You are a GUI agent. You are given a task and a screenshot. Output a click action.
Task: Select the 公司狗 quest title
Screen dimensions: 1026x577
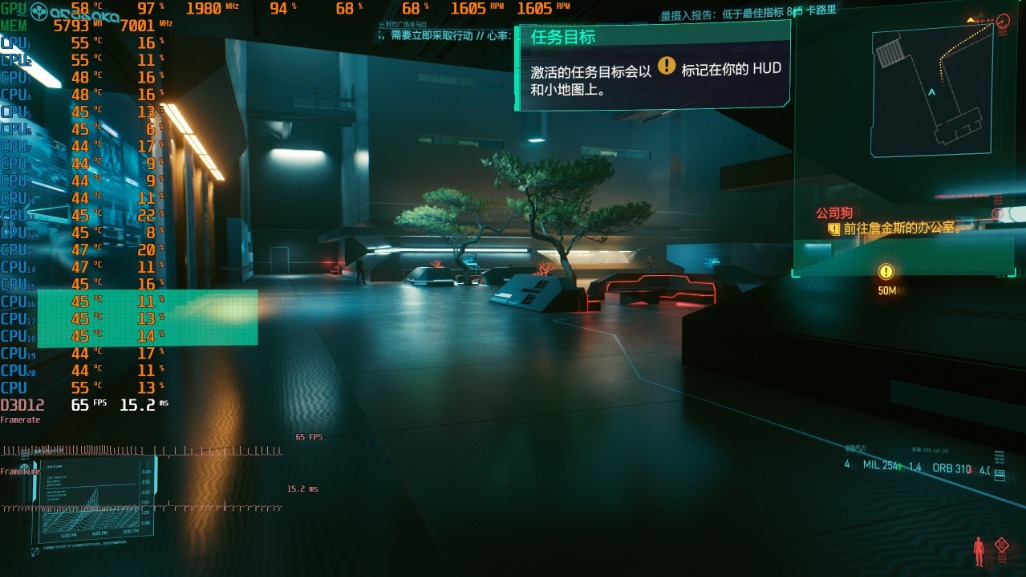point(833,212)
